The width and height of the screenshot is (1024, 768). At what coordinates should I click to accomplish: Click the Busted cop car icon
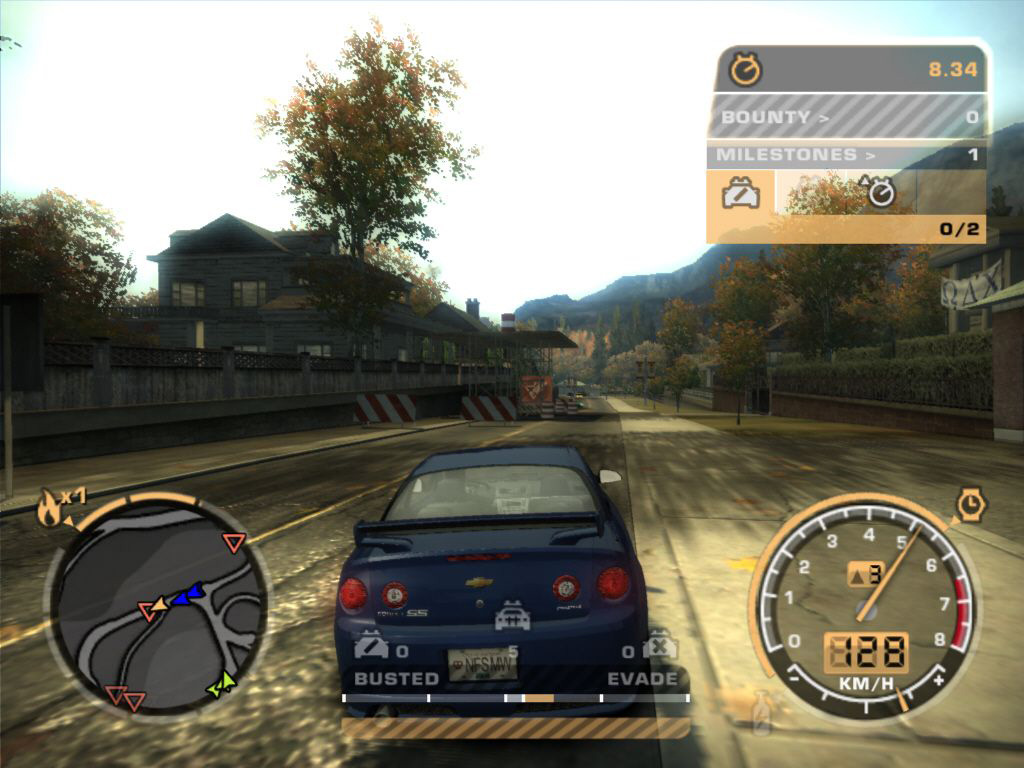point(371,648)
